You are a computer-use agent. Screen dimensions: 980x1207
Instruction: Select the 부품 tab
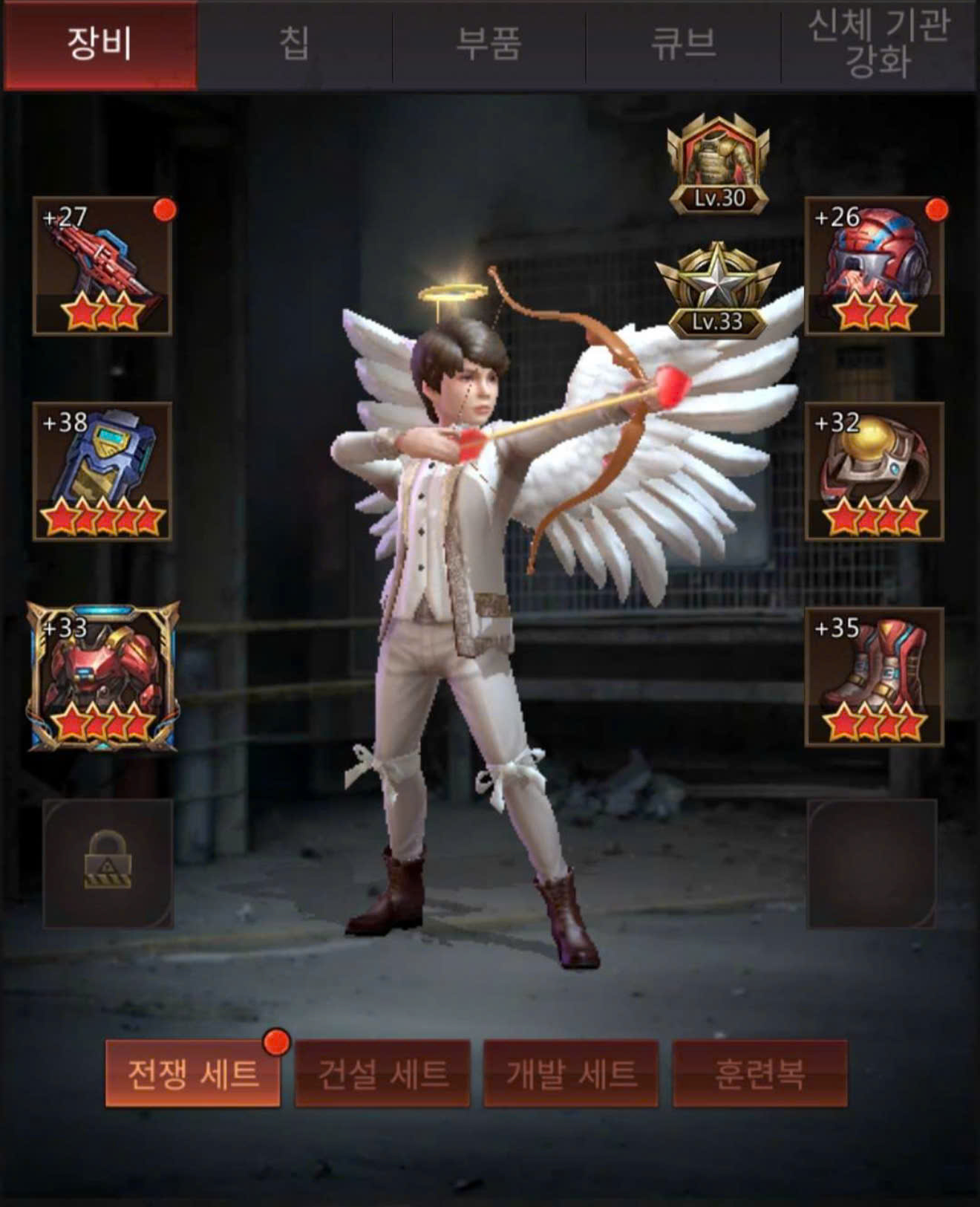tap(489, 45)
